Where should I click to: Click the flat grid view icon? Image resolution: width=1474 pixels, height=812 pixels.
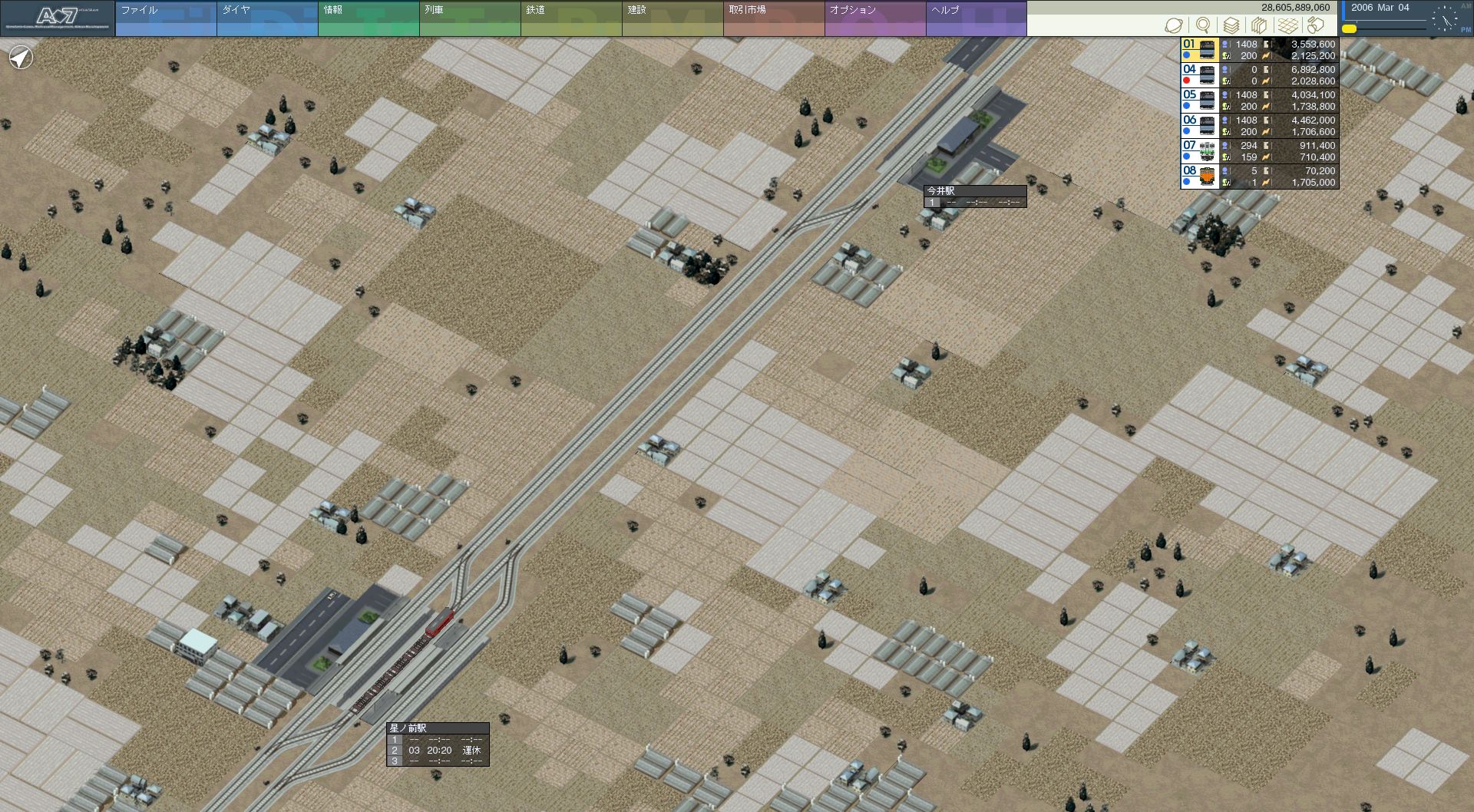[x=1287, y=25]
